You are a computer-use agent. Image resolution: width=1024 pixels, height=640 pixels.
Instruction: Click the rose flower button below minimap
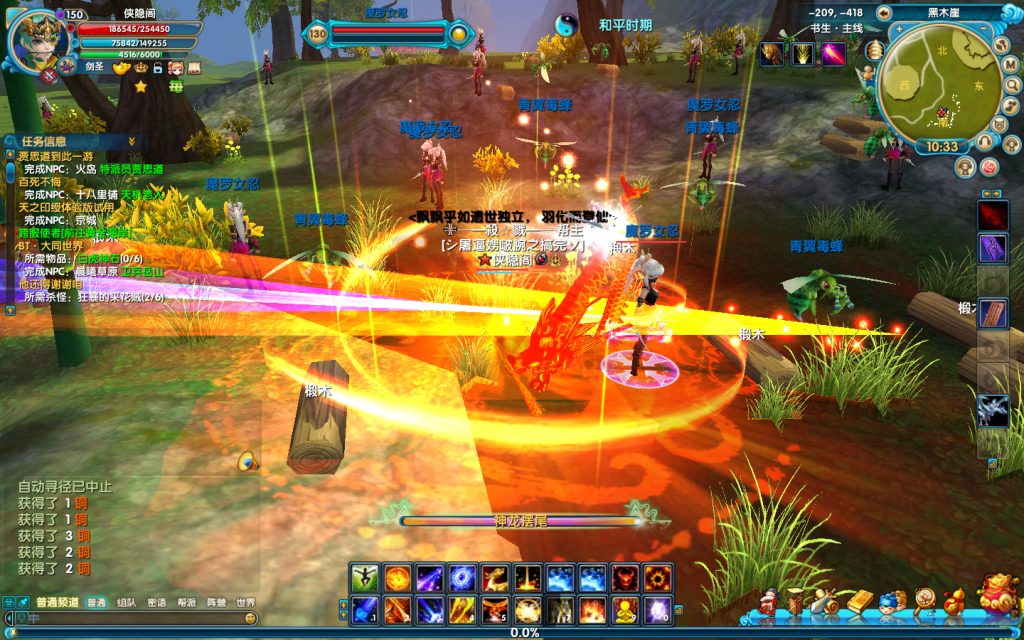pos(989,166)
